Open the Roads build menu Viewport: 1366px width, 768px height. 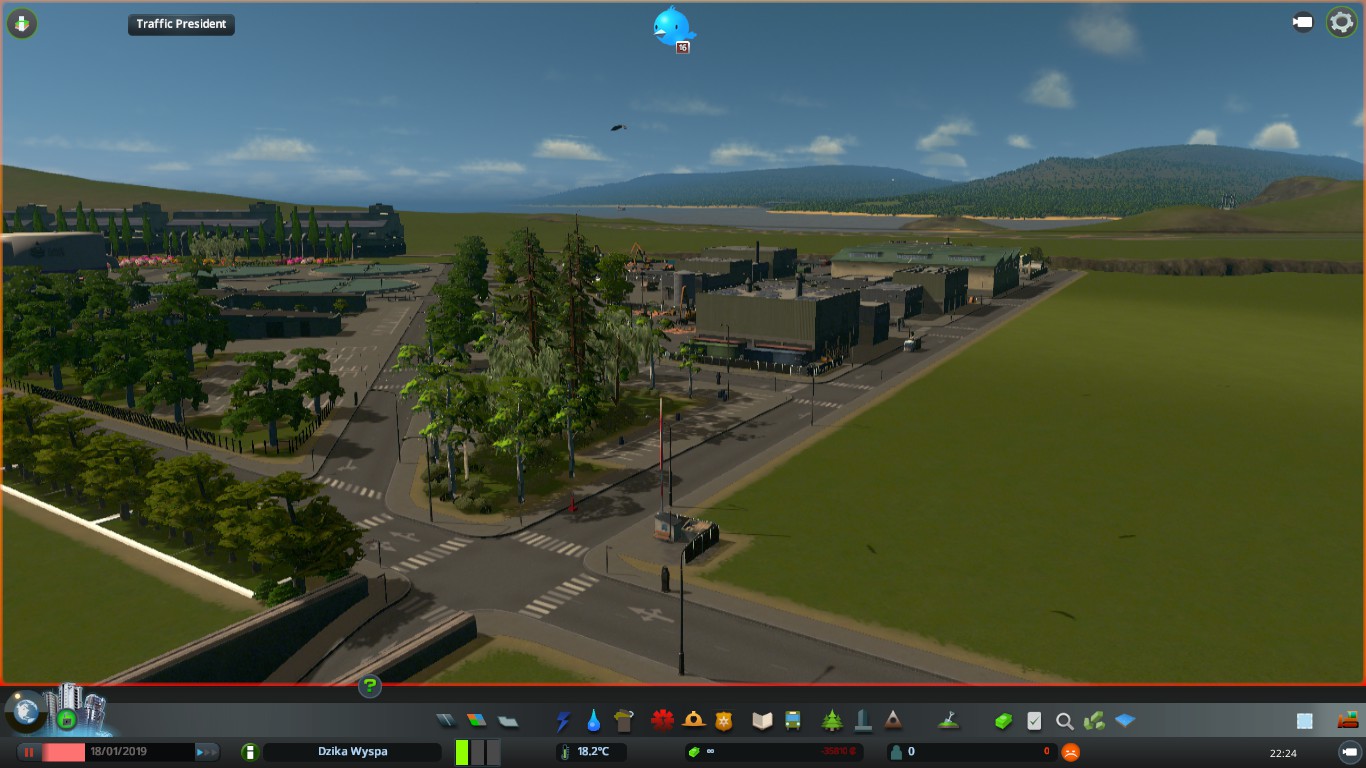click(x=447, y=720)
